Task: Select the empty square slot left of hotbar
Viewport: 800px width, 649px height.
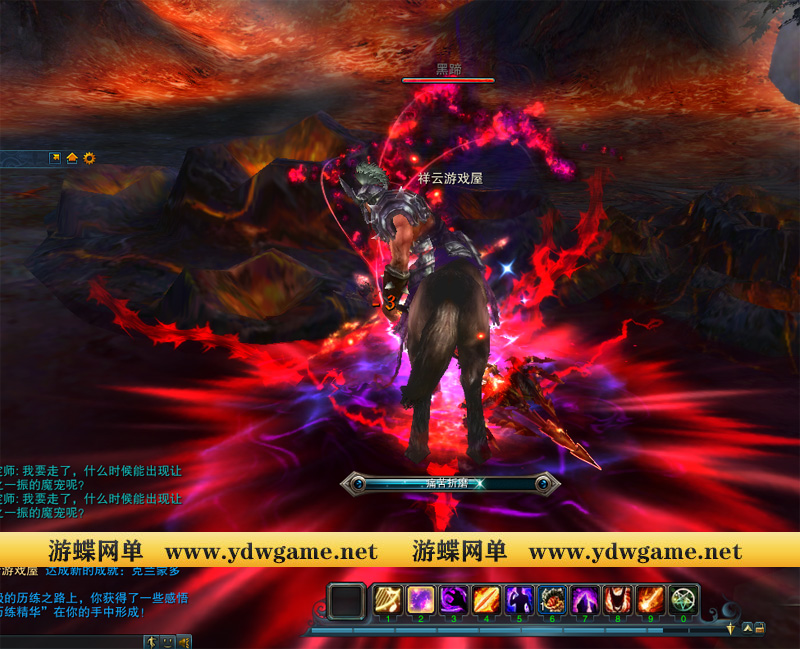Action: [348, 602]
